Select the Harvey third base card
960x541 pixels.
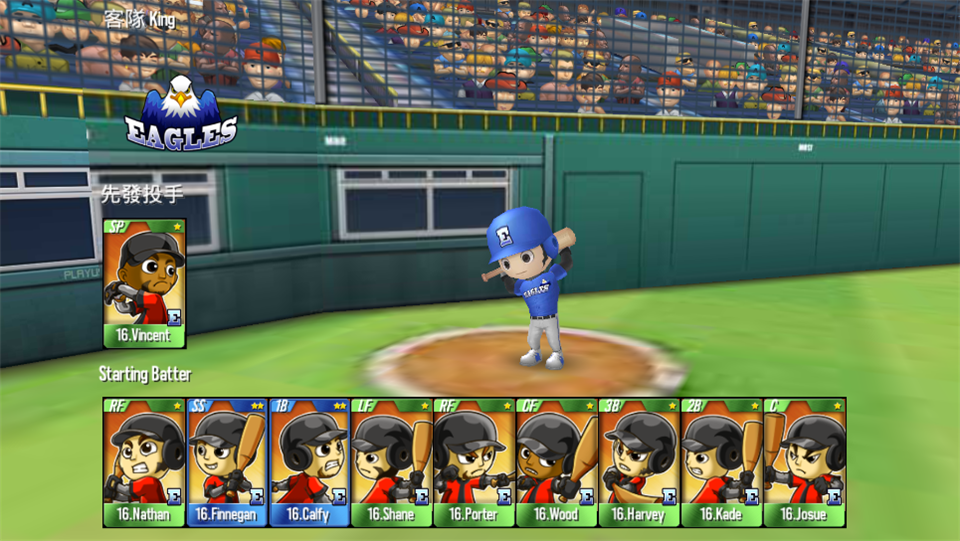[639, 462]
